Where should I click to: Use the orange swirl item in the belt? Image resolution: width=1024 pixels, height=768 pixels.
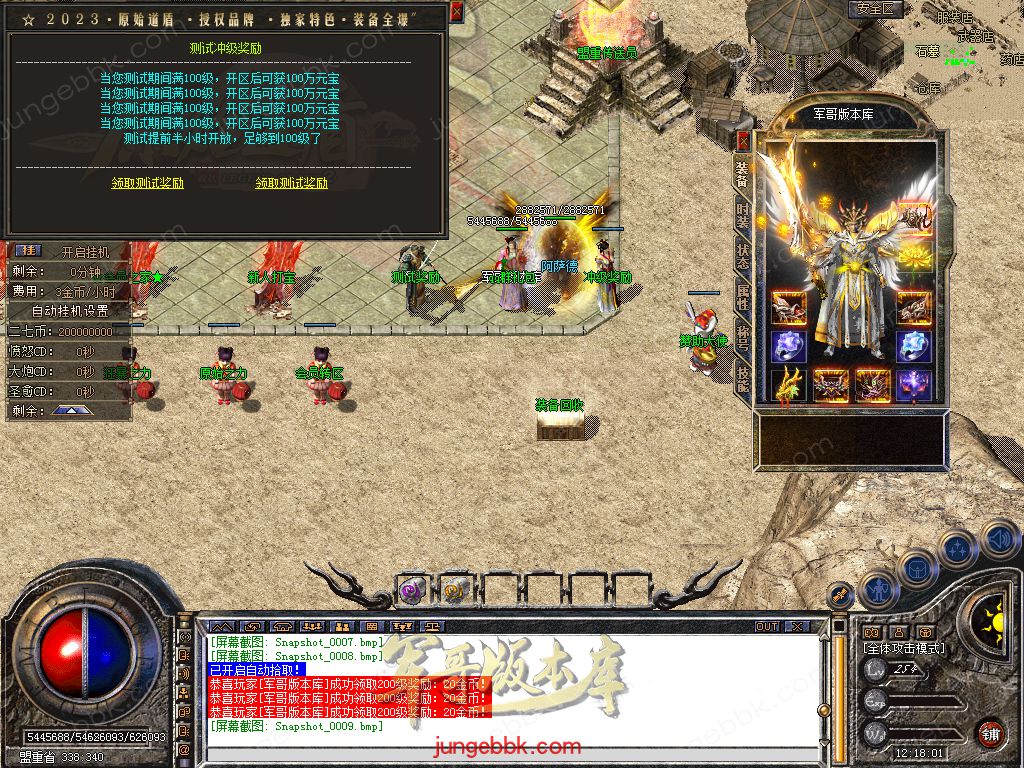(455, 591)
